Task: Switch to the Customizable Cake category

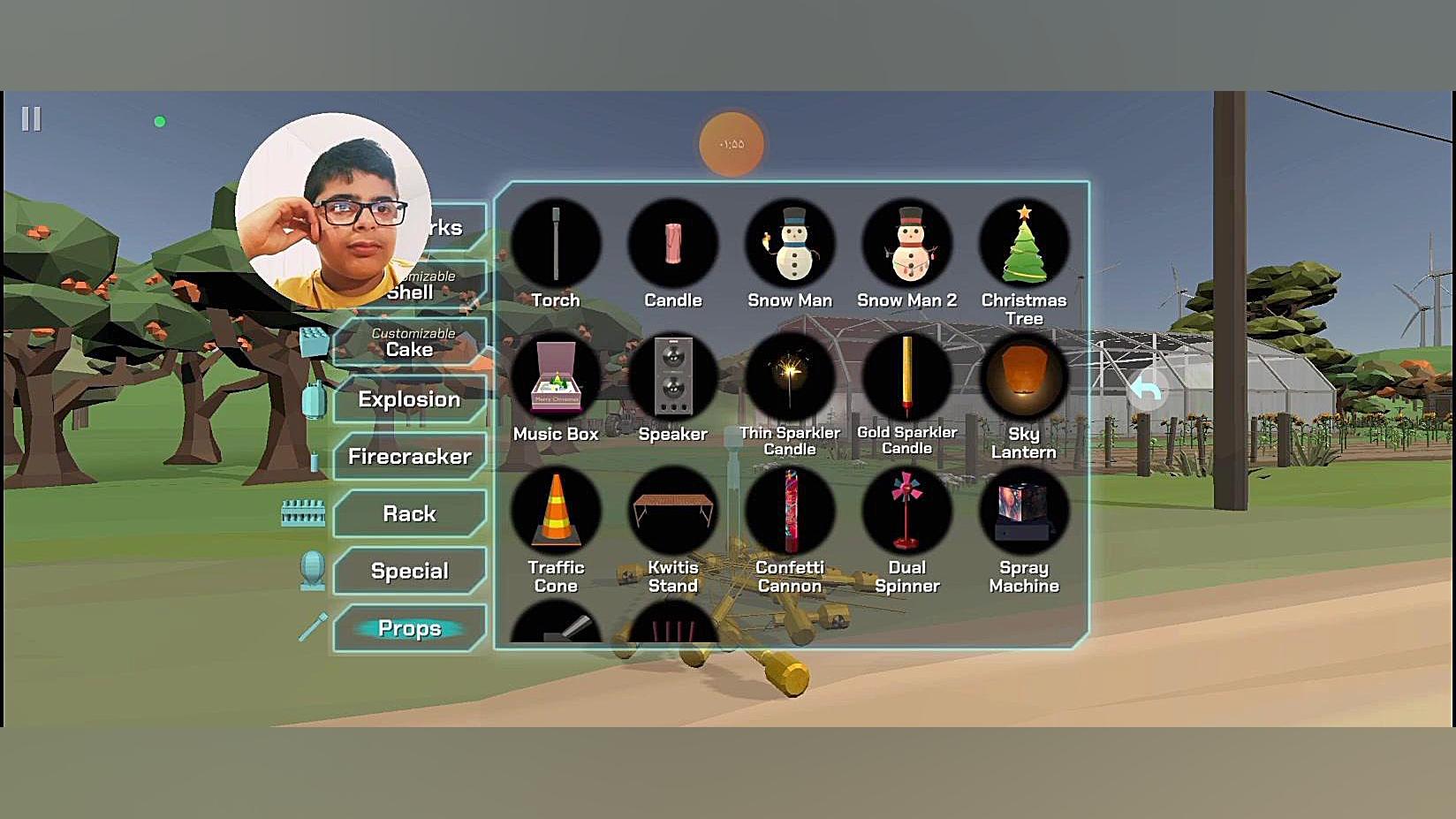Action: point(410,343)
